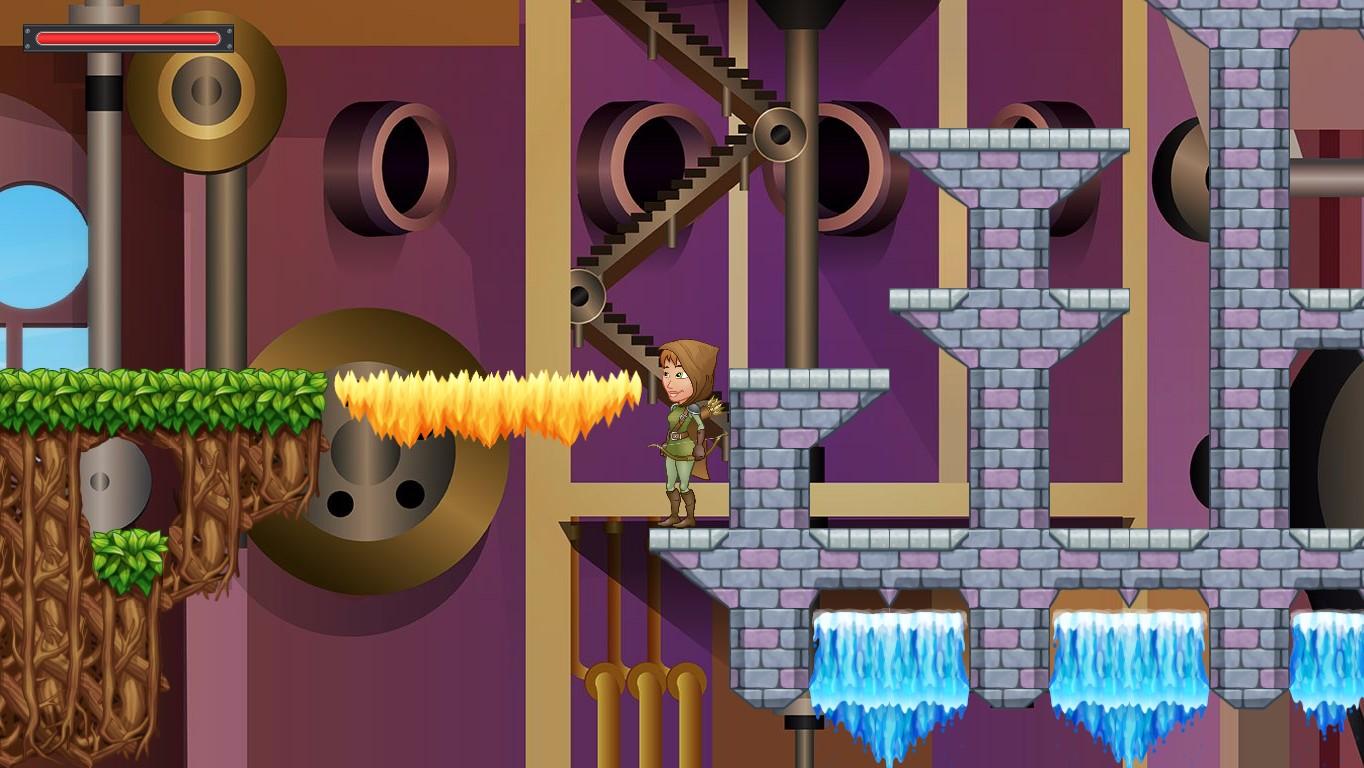Click the T-shaped stone platform above the archer
Image resolution: width=1364 pixels, height=768 pixels.
[1010, 200]
